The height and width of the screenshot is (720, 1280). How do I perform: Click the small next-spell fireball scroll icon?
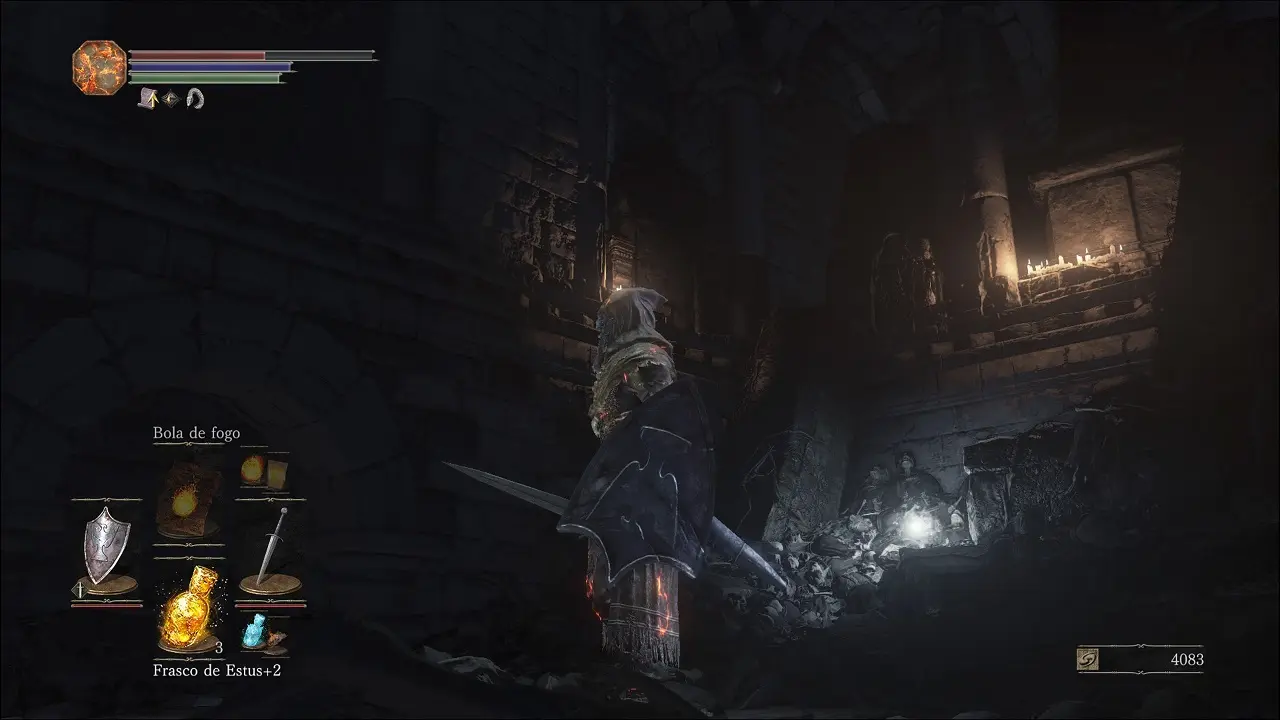262,471
